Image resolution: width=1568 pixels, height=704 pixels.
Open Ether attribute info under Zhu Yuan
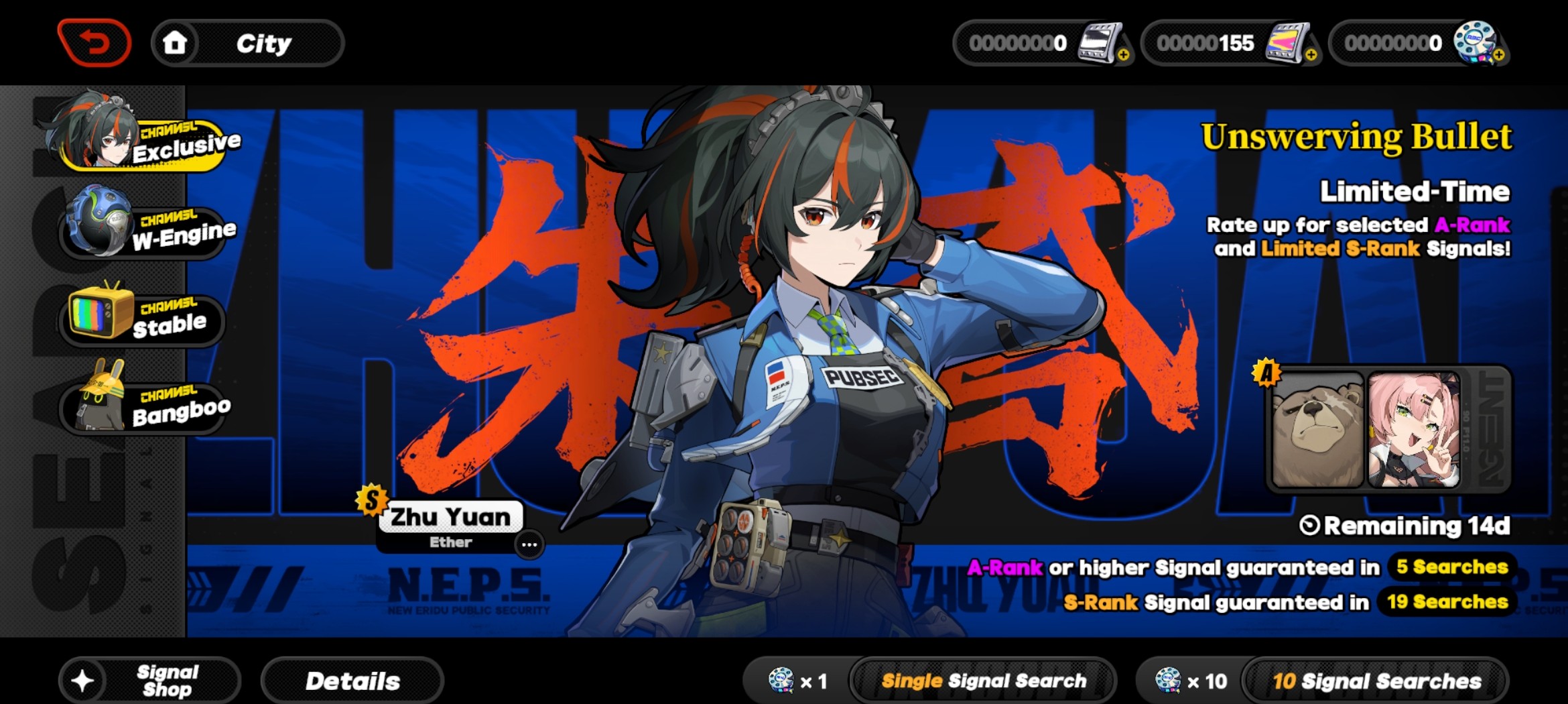click(449, 542)
